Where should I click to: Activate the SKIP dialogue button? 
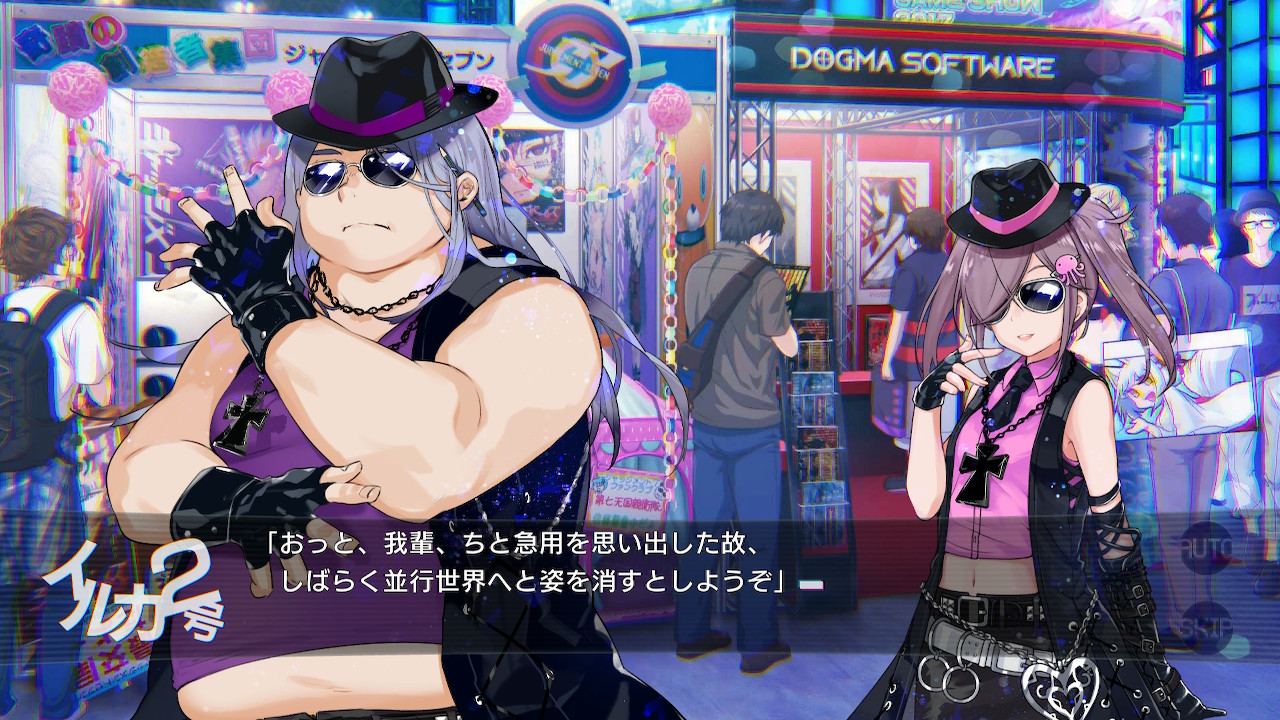[x=1207, y=627]
